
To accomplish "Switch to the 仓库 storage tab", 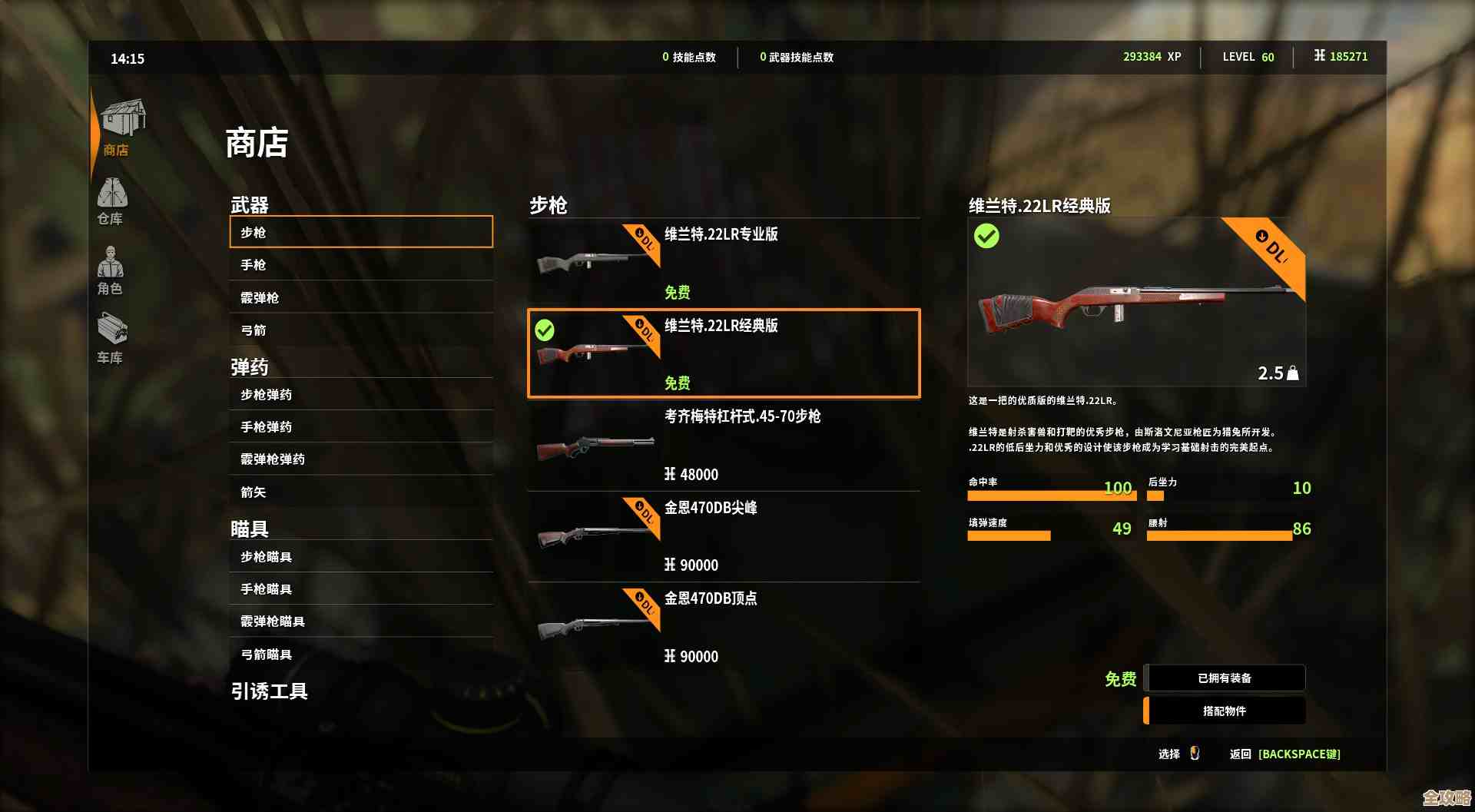I will point(111,201).
